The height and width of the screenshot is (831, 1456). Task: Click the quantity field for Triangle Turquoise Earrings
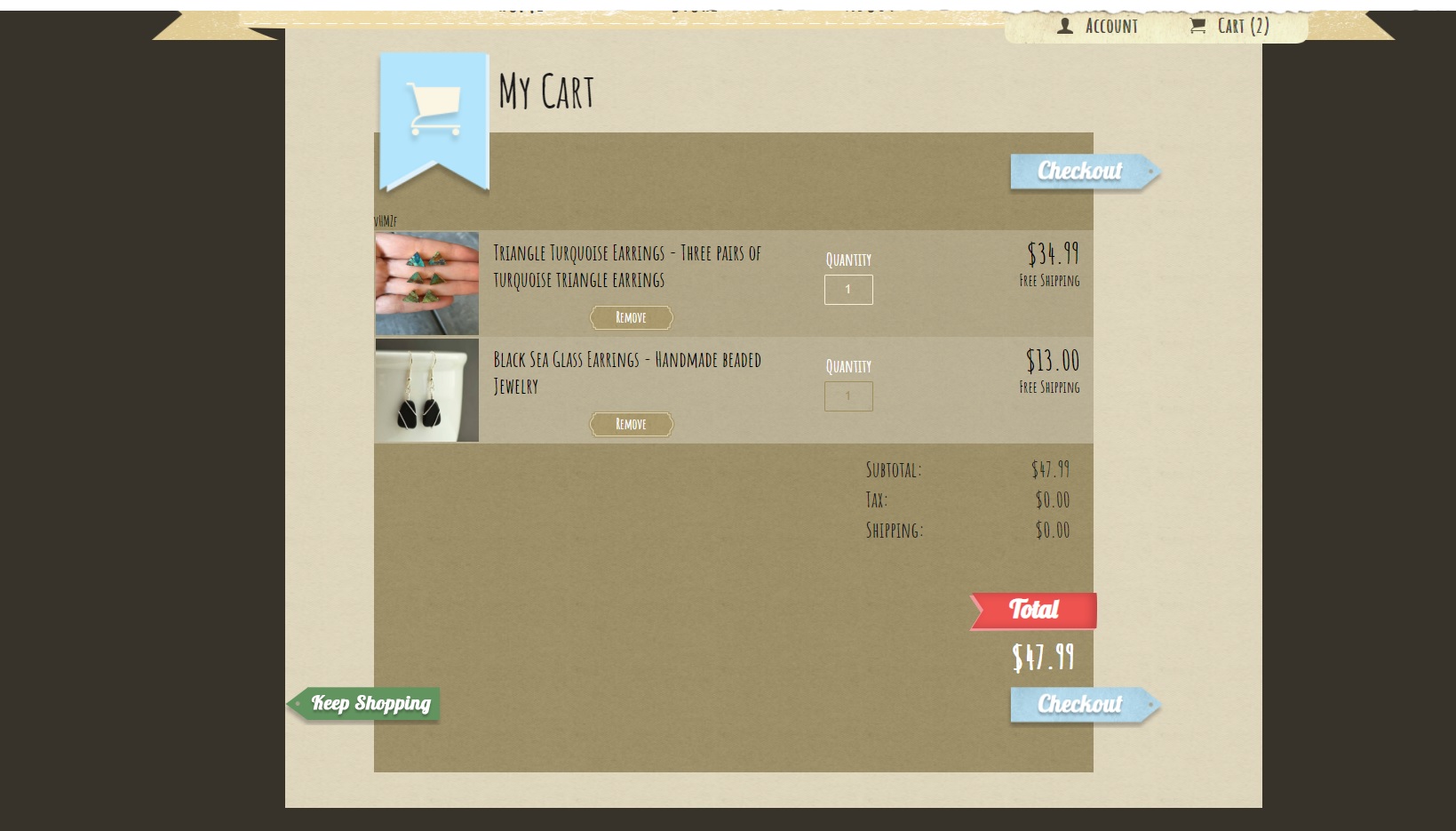pyautogui.click(x=848, y=289)
